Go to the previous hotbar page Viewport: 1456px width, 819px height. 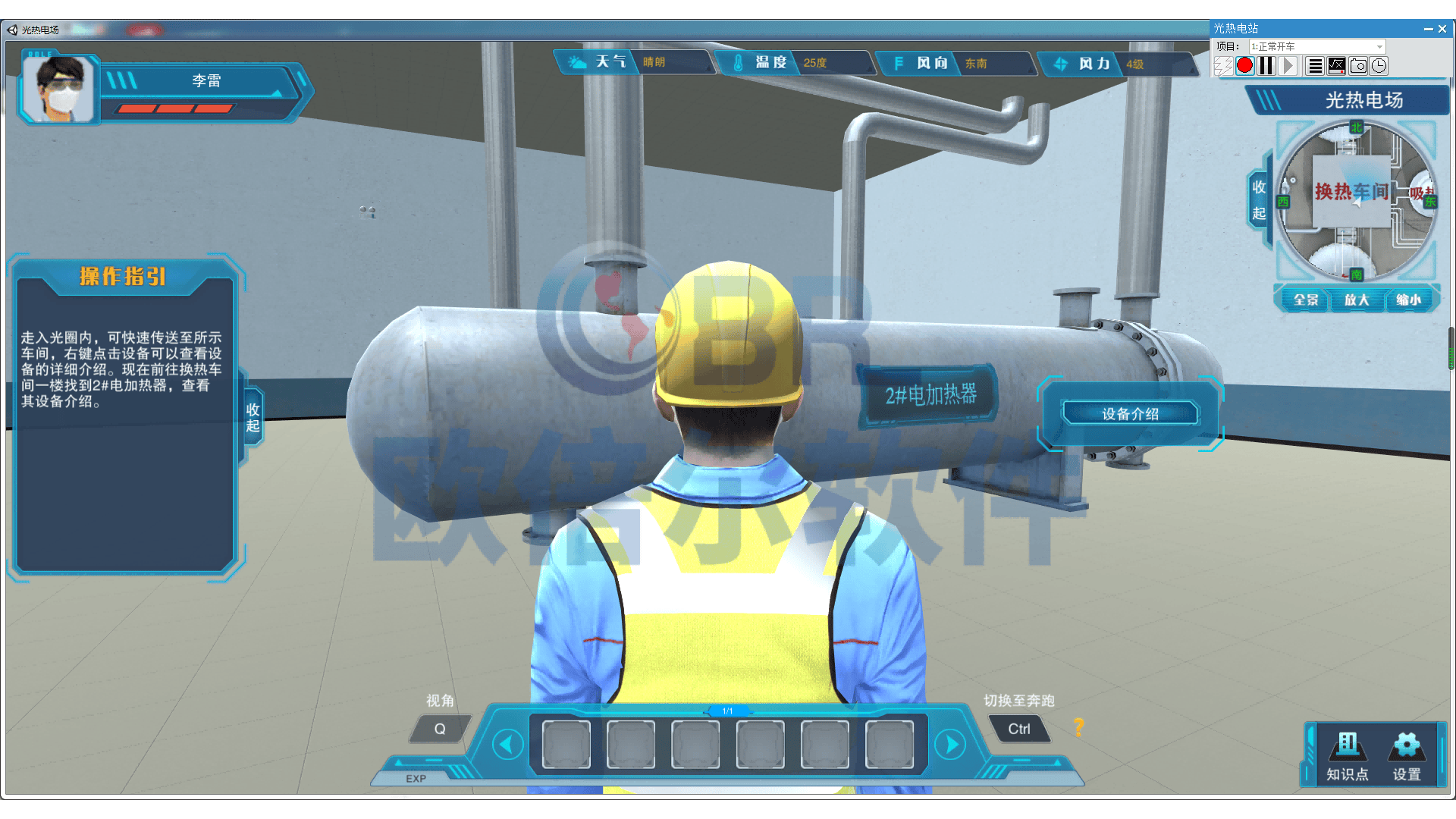click(x=507, y=745)
